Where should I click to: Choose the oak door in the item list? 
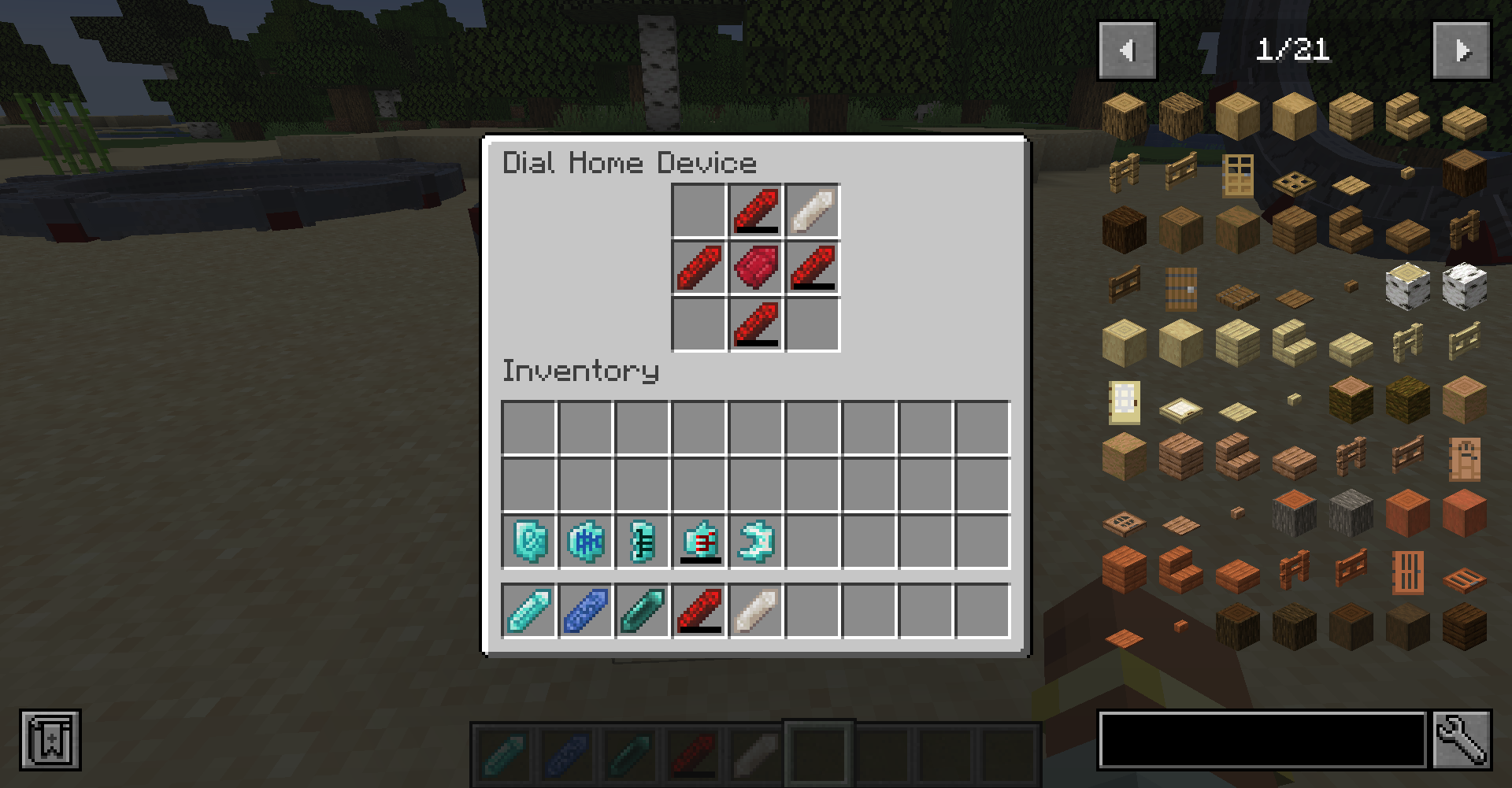click(x=1238, y=174)
